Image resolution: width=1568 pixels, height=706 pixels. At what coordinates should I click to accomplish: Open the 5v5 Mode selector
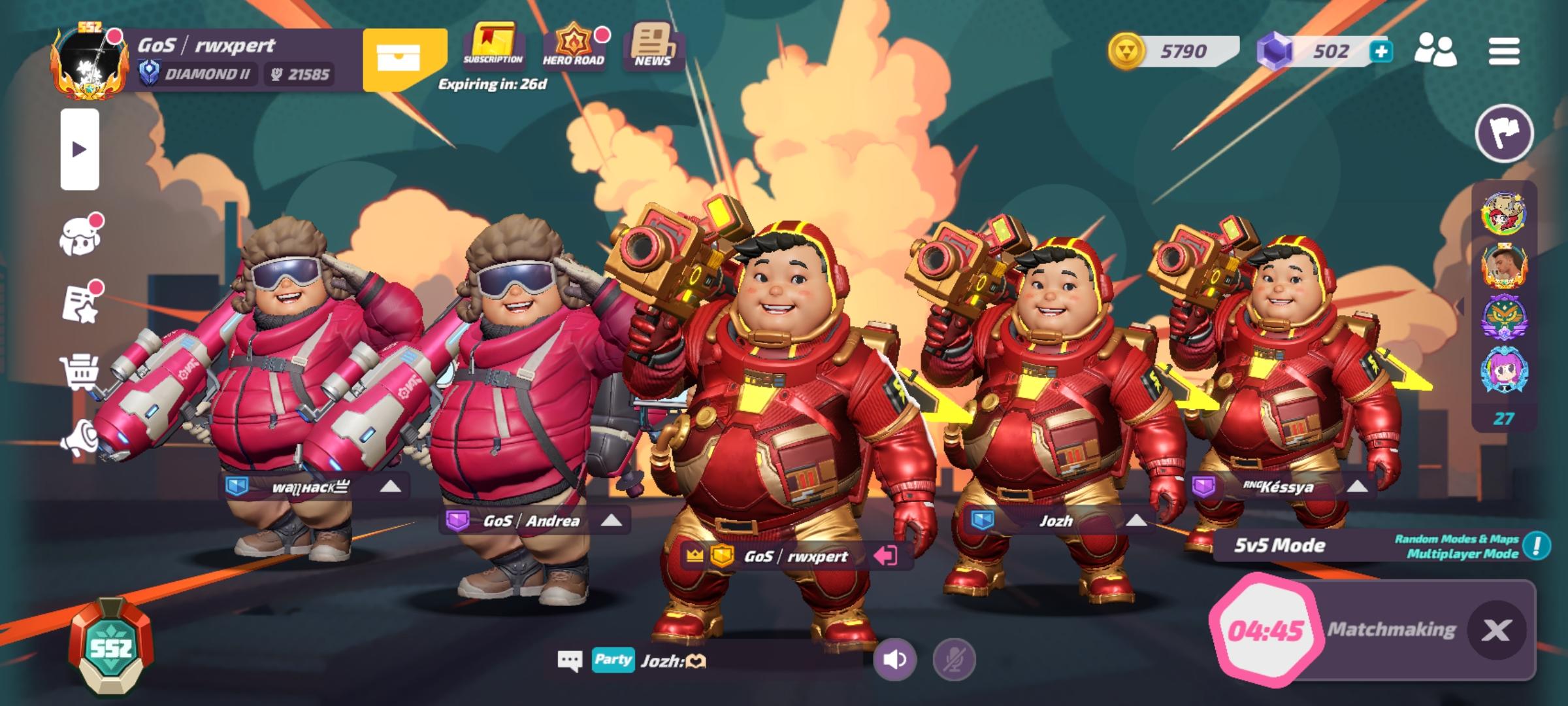point(1281,545)
